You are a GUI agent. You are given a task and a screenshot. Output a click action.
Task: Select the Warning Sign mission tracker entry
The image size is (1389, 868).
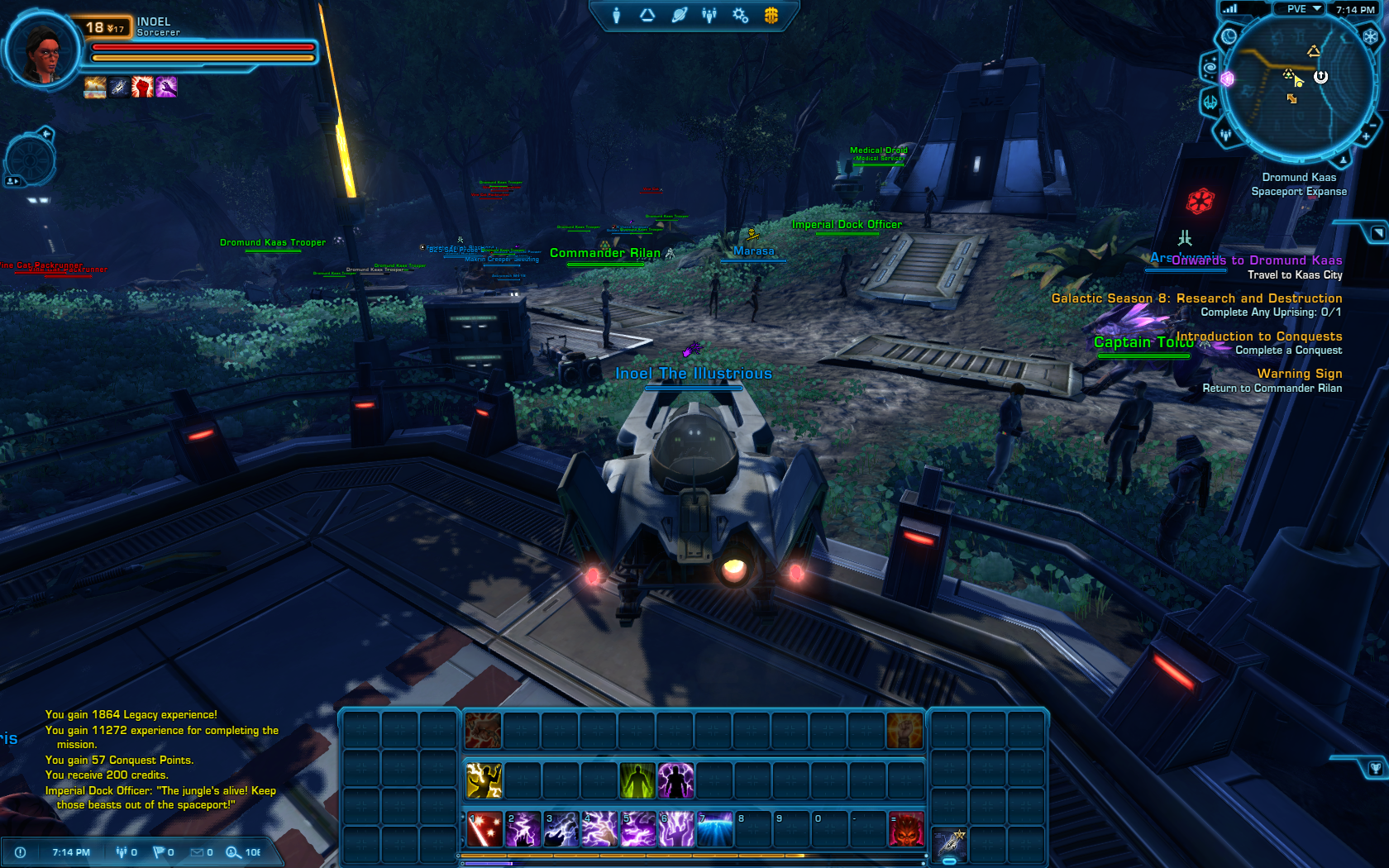(x=1299, y=374)
